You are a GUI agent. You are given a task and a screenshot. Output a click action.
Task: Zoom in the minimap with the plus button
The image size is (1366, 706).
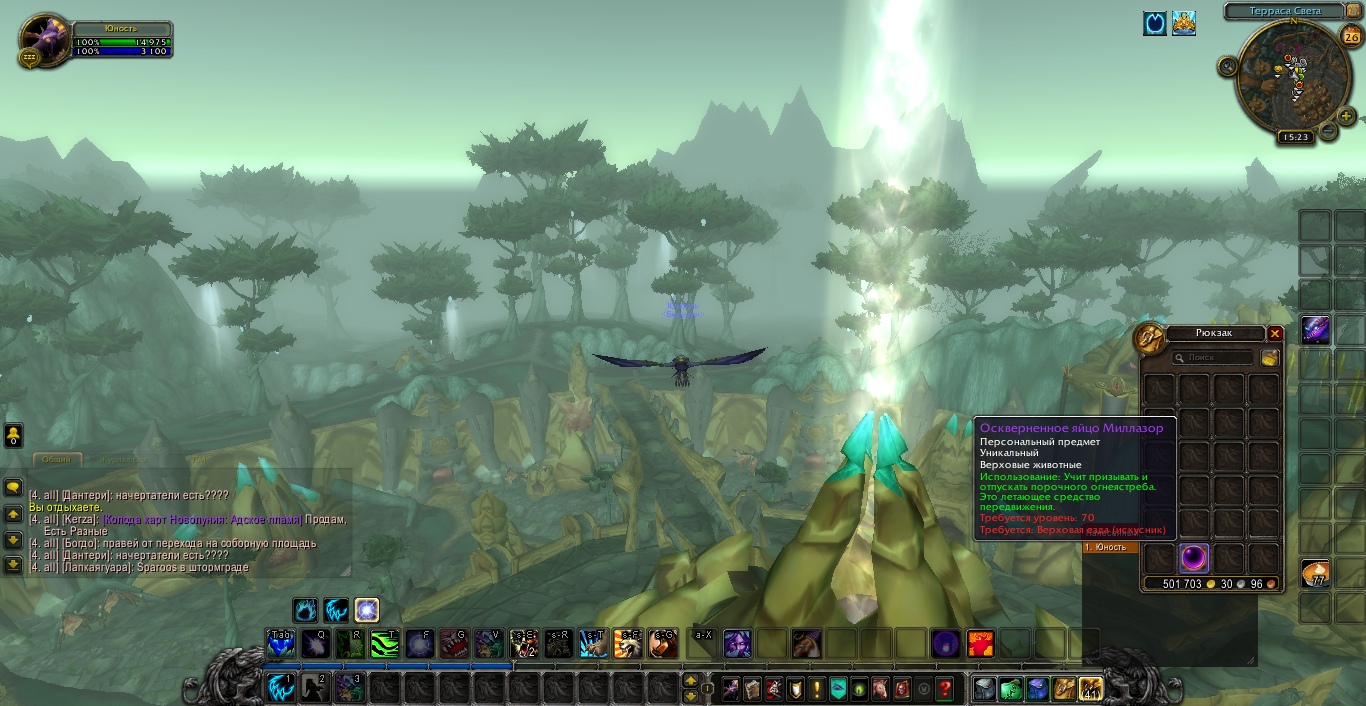pos(1347,116)
